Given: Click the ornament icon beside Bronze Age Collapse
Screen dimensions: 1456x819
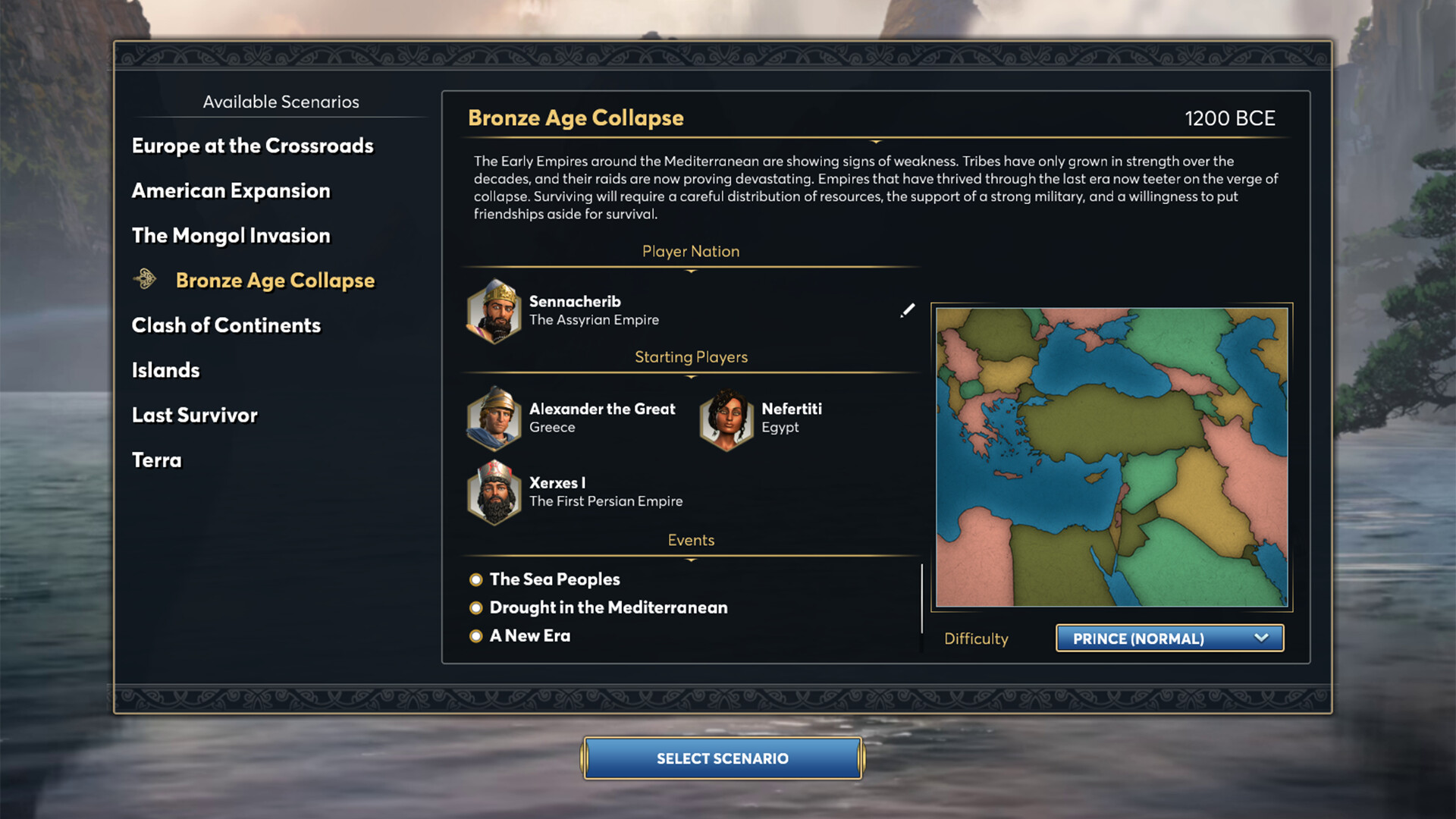Looking at the screenshot, I should pos(143,279).
